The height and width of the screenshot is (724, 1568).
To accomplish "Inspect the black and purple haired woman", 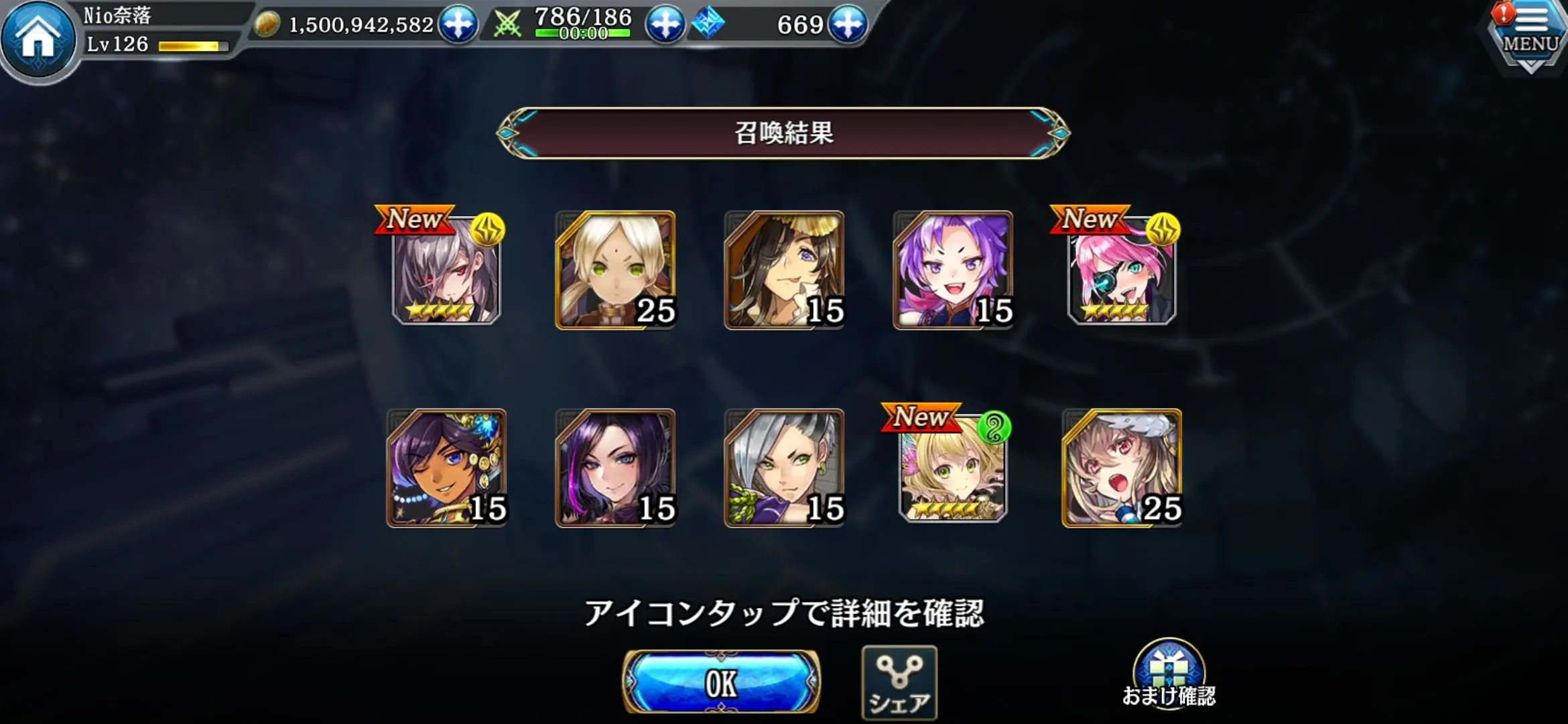I will 615,468.
